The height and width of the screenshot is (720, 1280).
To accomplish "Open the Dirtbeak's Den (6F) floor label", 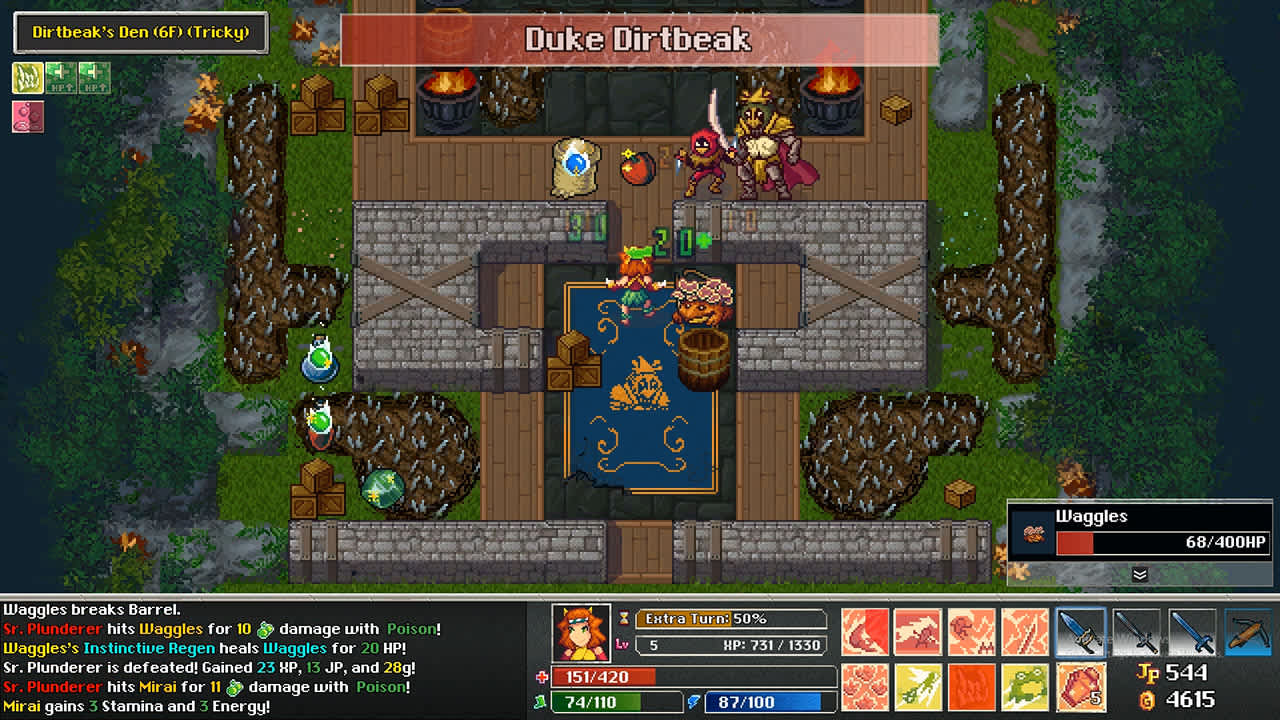I will (x=140, y=32).
